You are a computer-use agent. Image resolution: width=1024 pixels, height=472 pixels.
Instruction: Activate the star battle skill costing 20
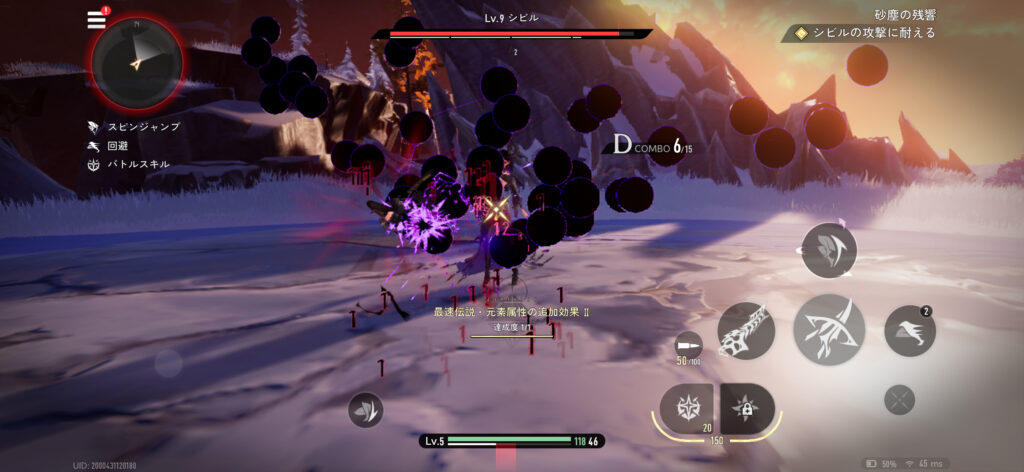[x=687, y=407]
